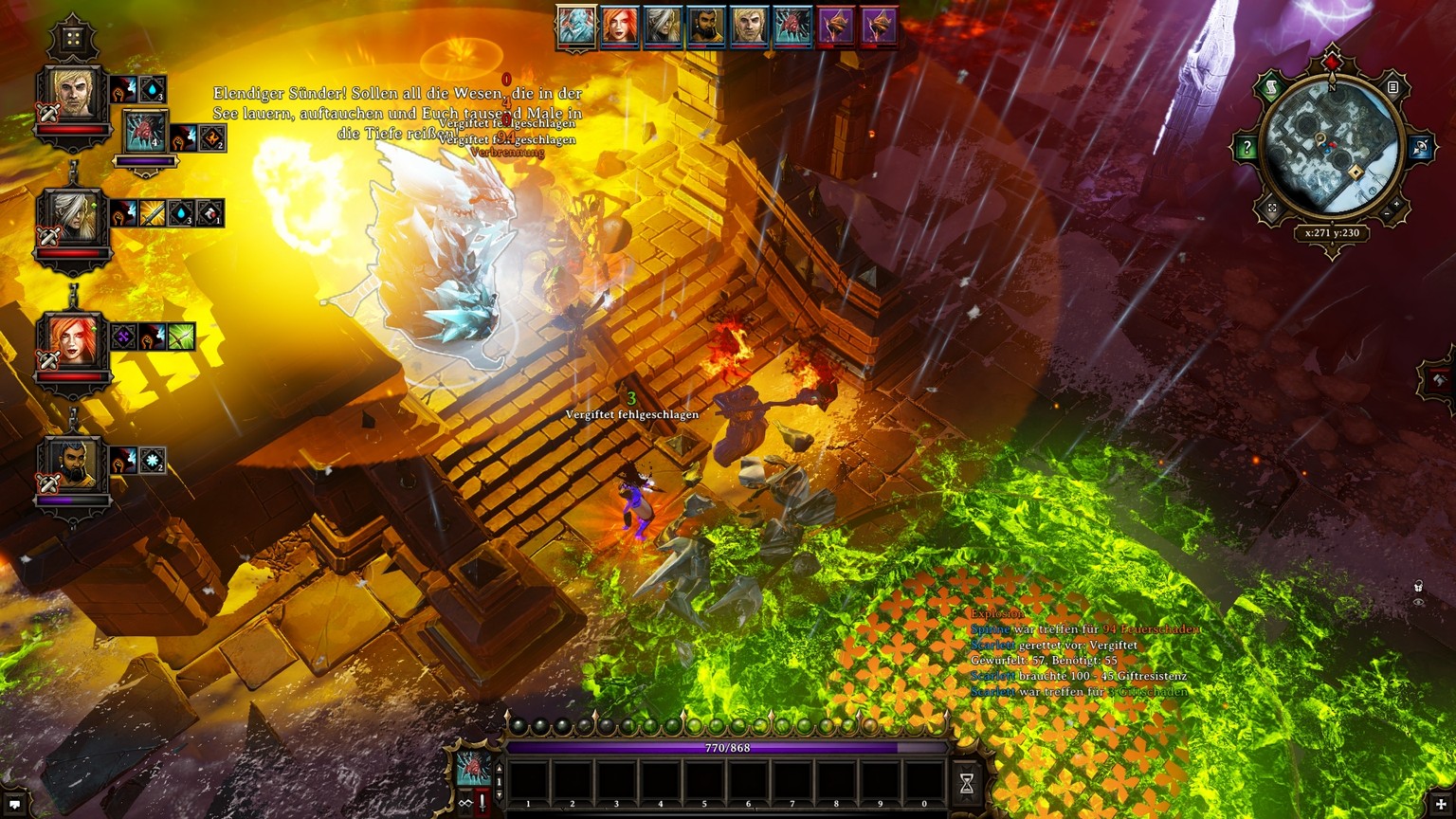
Task: Toggle the red sword combat button
Action: tap(482, 803)
